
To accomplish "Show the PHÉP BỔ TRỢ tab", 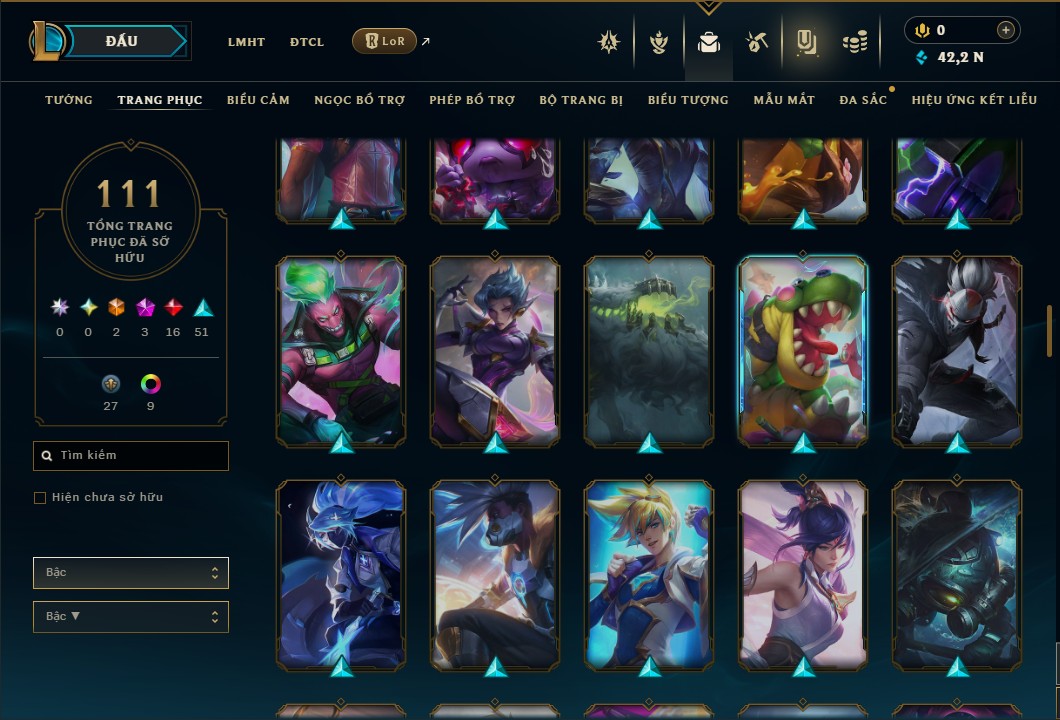I will click(x=472, y=100).
